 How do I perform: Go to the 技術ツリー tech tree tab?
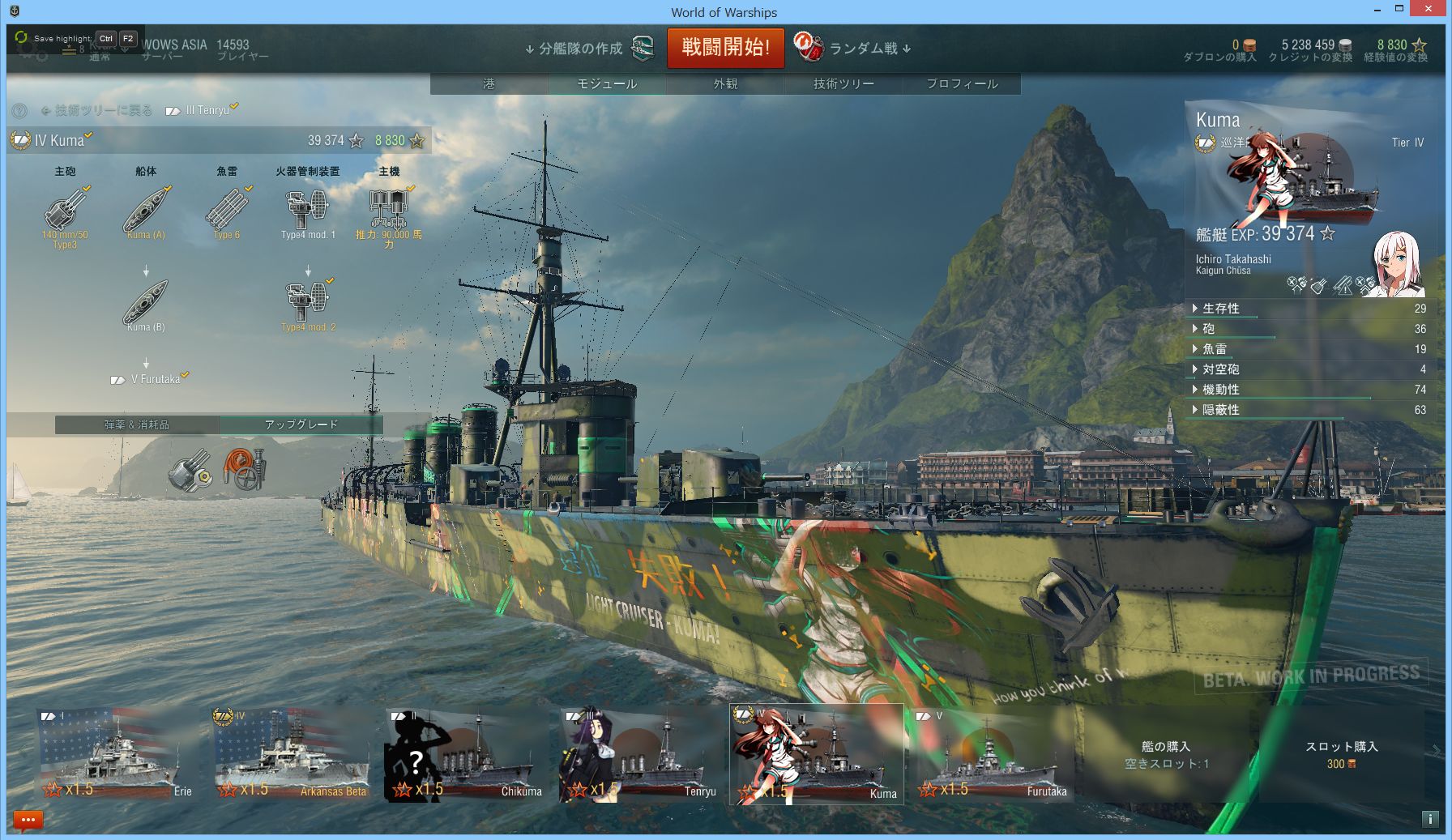[x=843, y=83]
